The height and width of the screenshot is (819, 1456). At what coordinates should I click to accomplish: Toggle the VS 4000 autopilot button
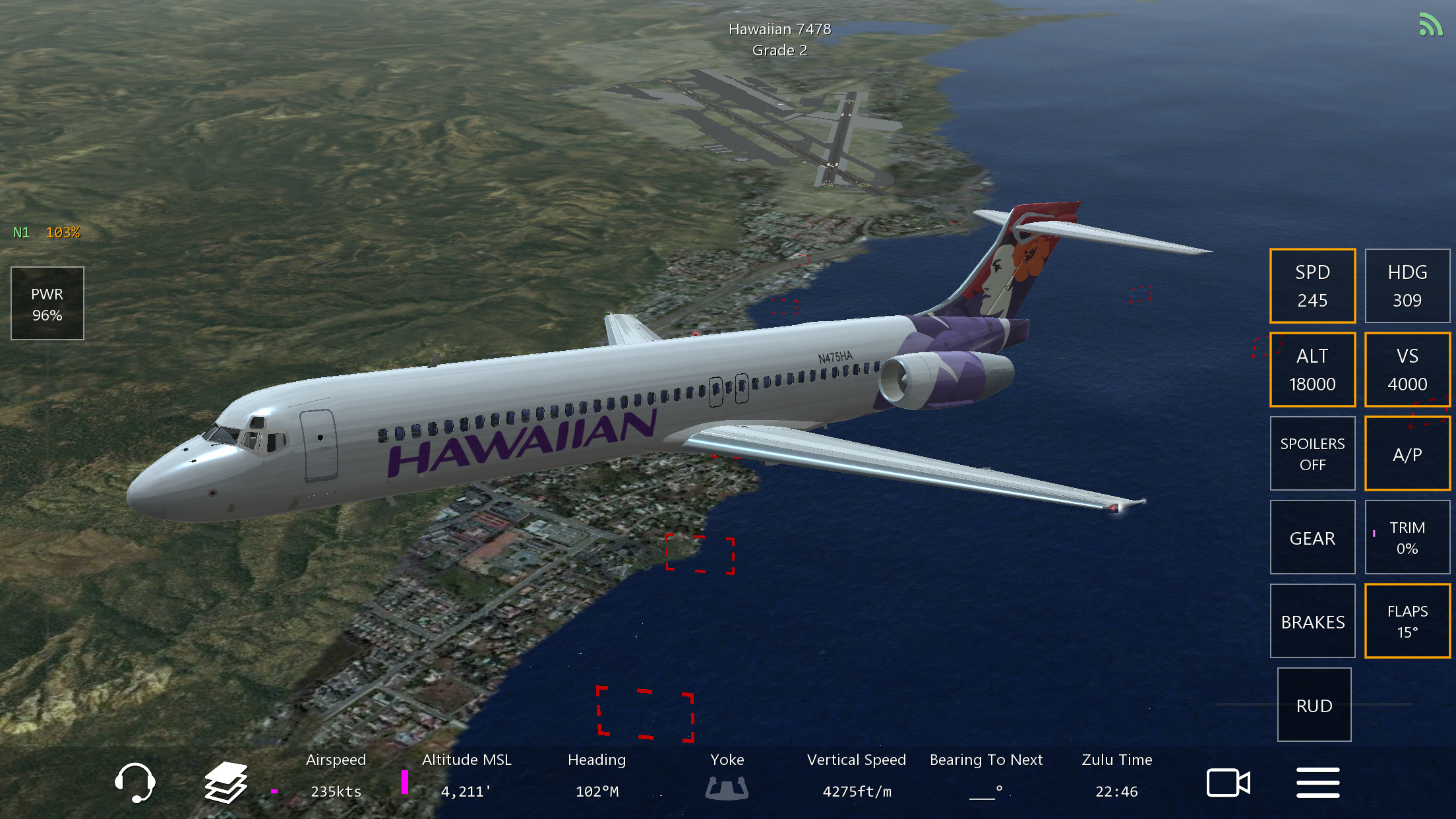tap(1407, 370)
